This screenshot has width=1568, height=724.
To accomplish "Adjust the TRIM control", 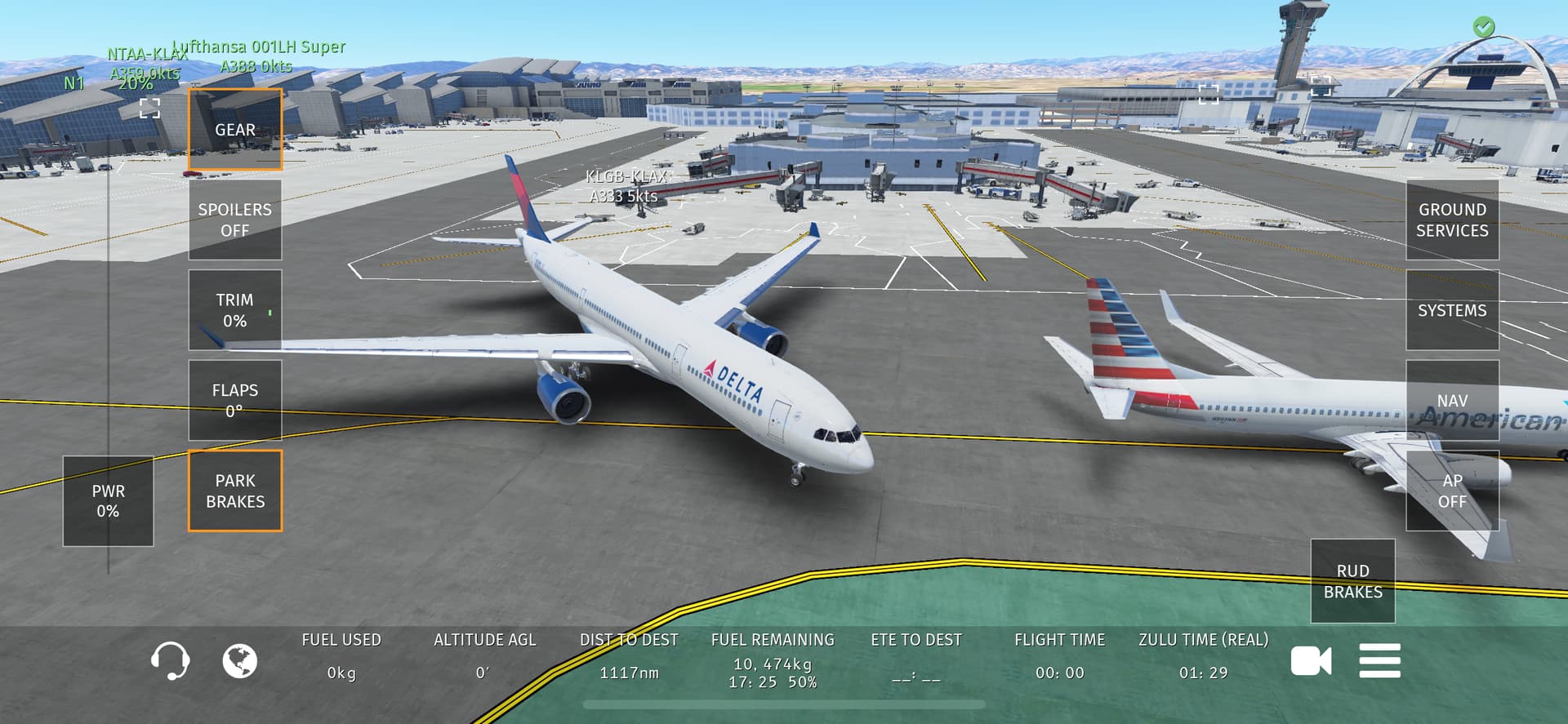I will [235, 310].
